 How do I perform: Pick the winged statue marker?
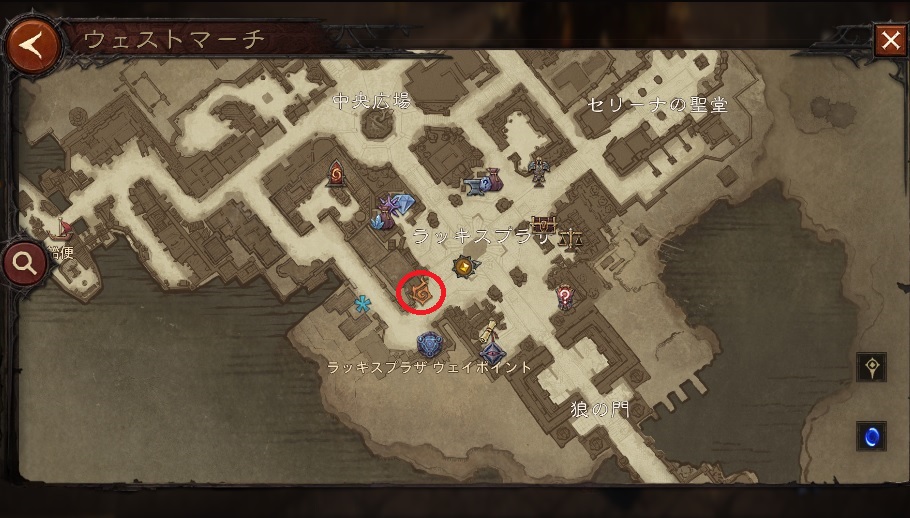point(540,170)
